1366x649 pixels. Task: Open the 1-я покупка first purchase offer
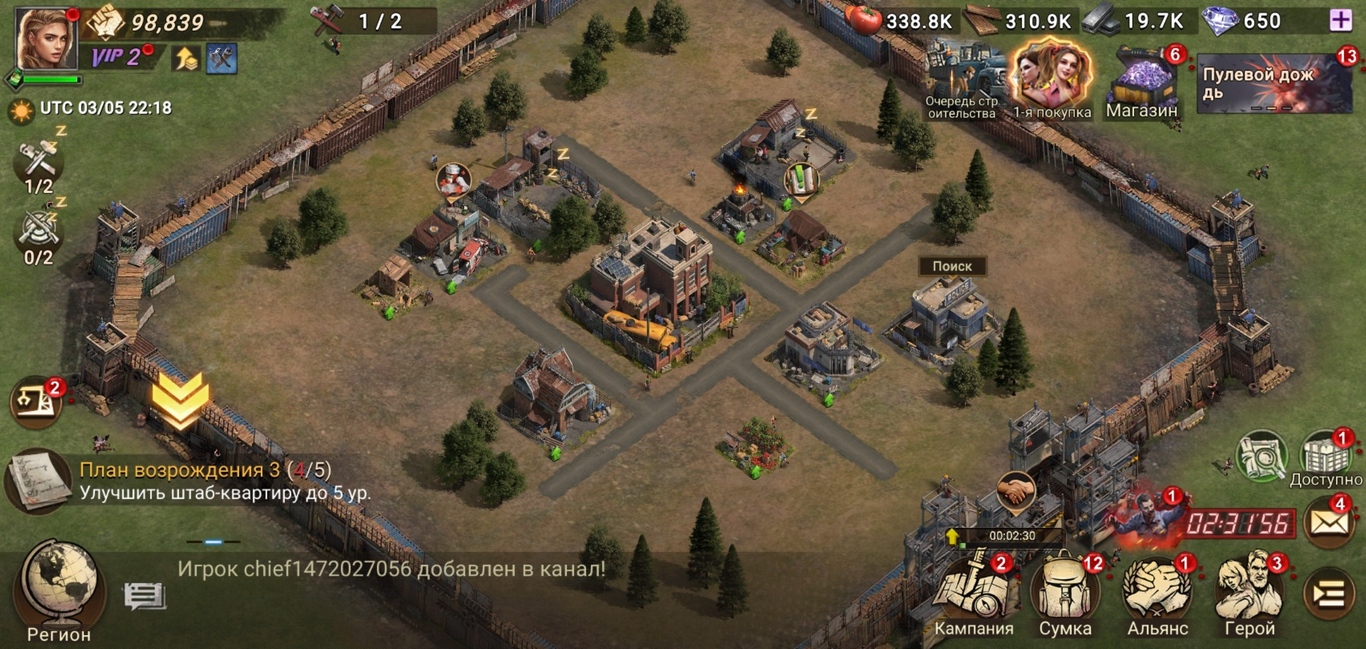click(1051, 80)
